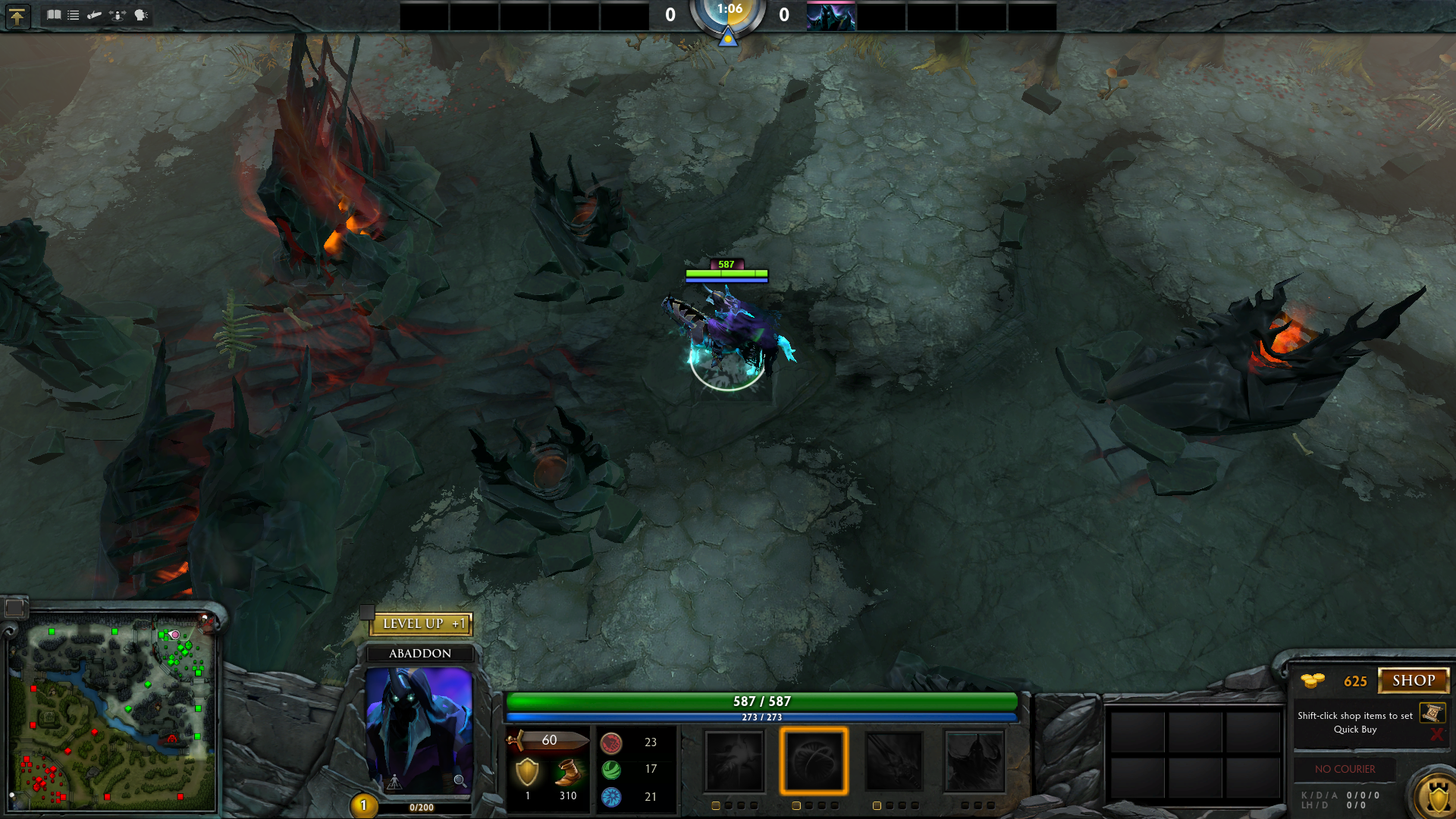Click the enemy hero portrait in top bar
1456x819 pixels.
click(x=831, y=16)
